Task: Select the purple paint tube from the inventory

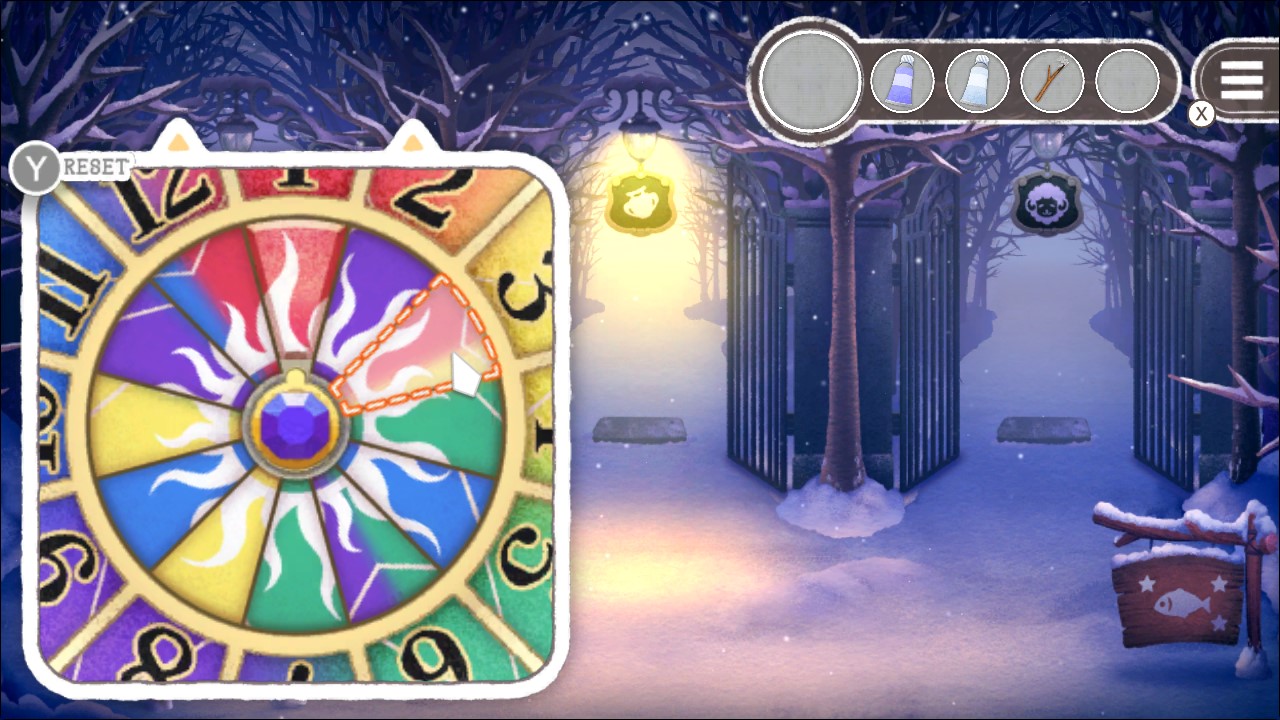Action: pyautogui.click(x=903, y=81)
